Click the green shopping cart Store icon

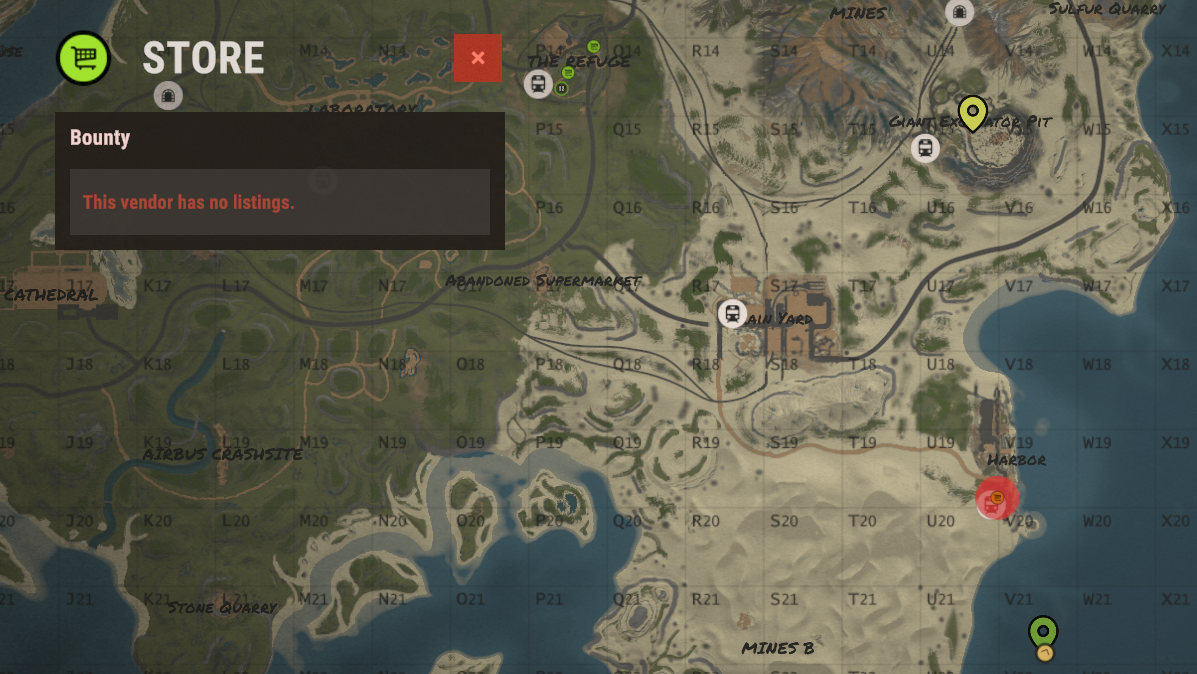tap(84, 58)
